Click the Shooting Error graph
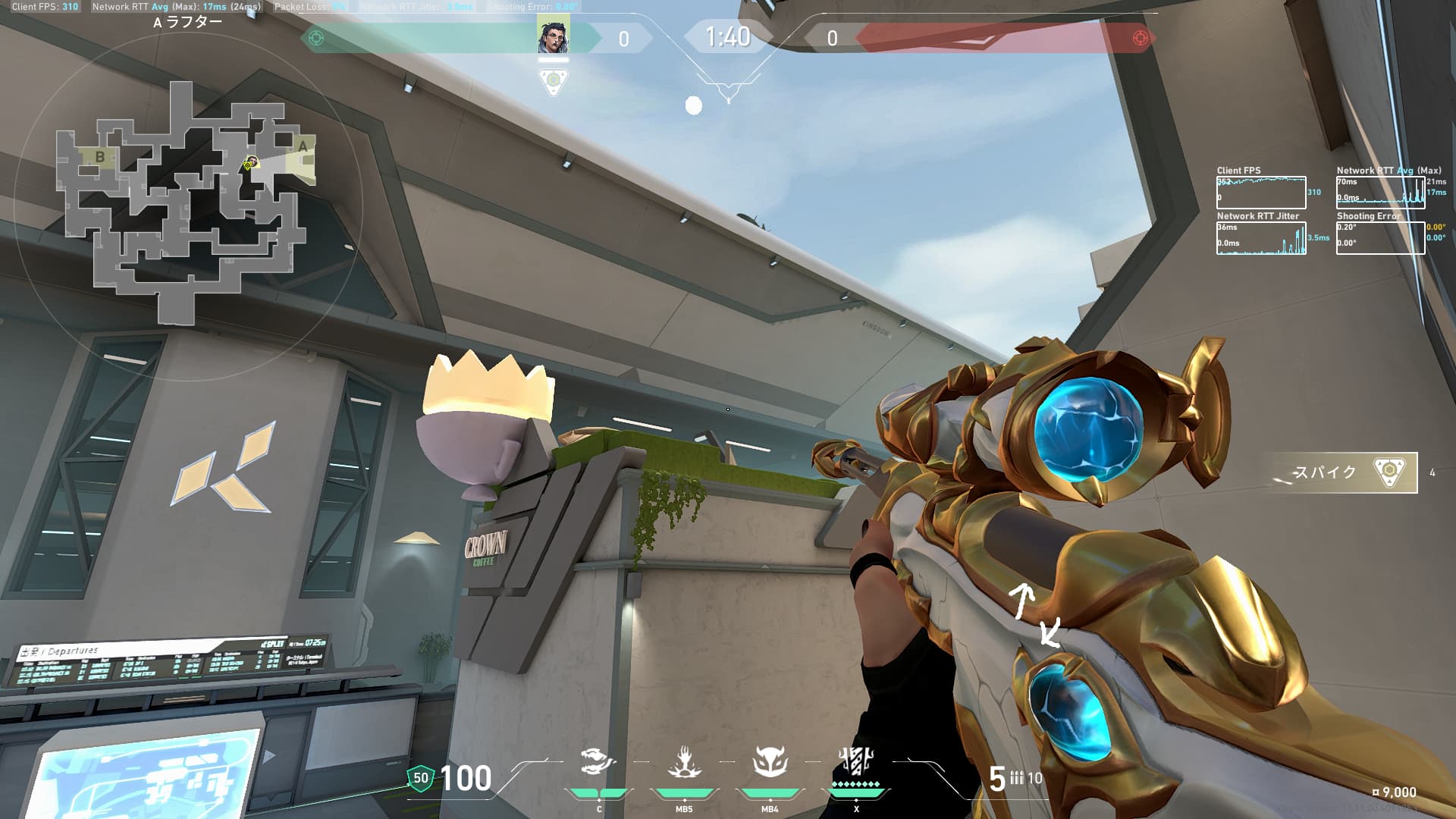The image size is (1456, 819). 1380,238
